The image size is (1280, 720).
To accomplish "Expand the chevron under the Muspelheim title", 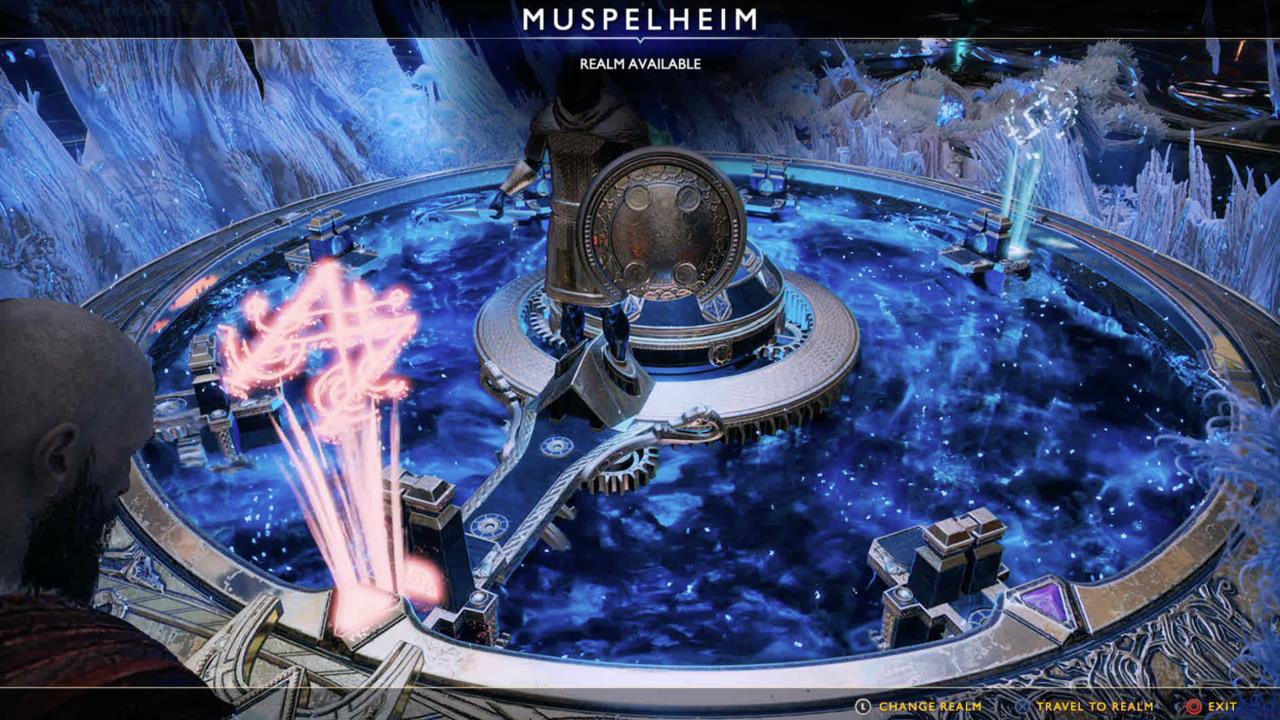I will (x=640, y=40).
